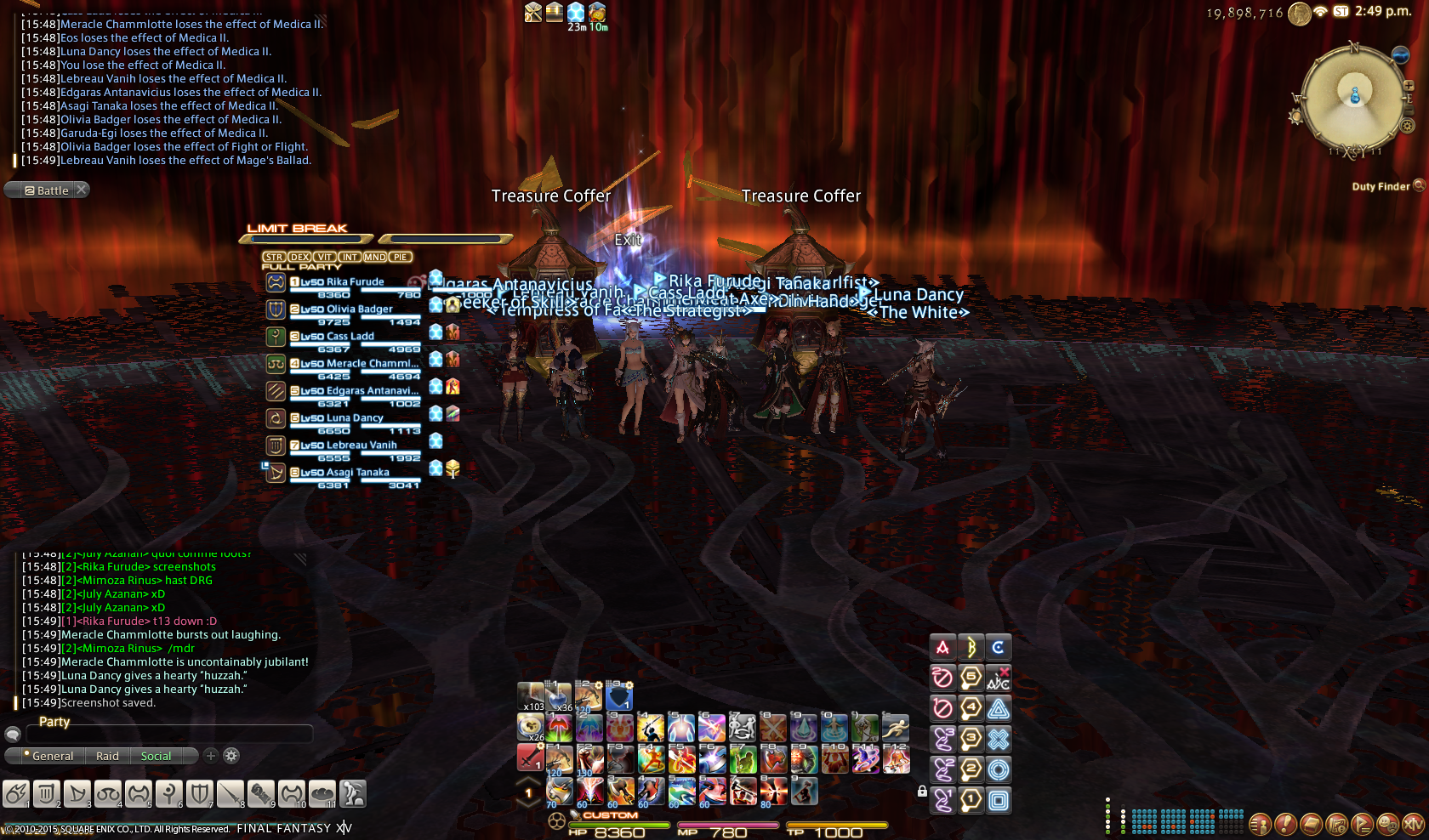The height and width of the screenshot is (840, 1429).
Task: Open chat log settings gear
Action: pyautogui.click(x=231, y=755)
